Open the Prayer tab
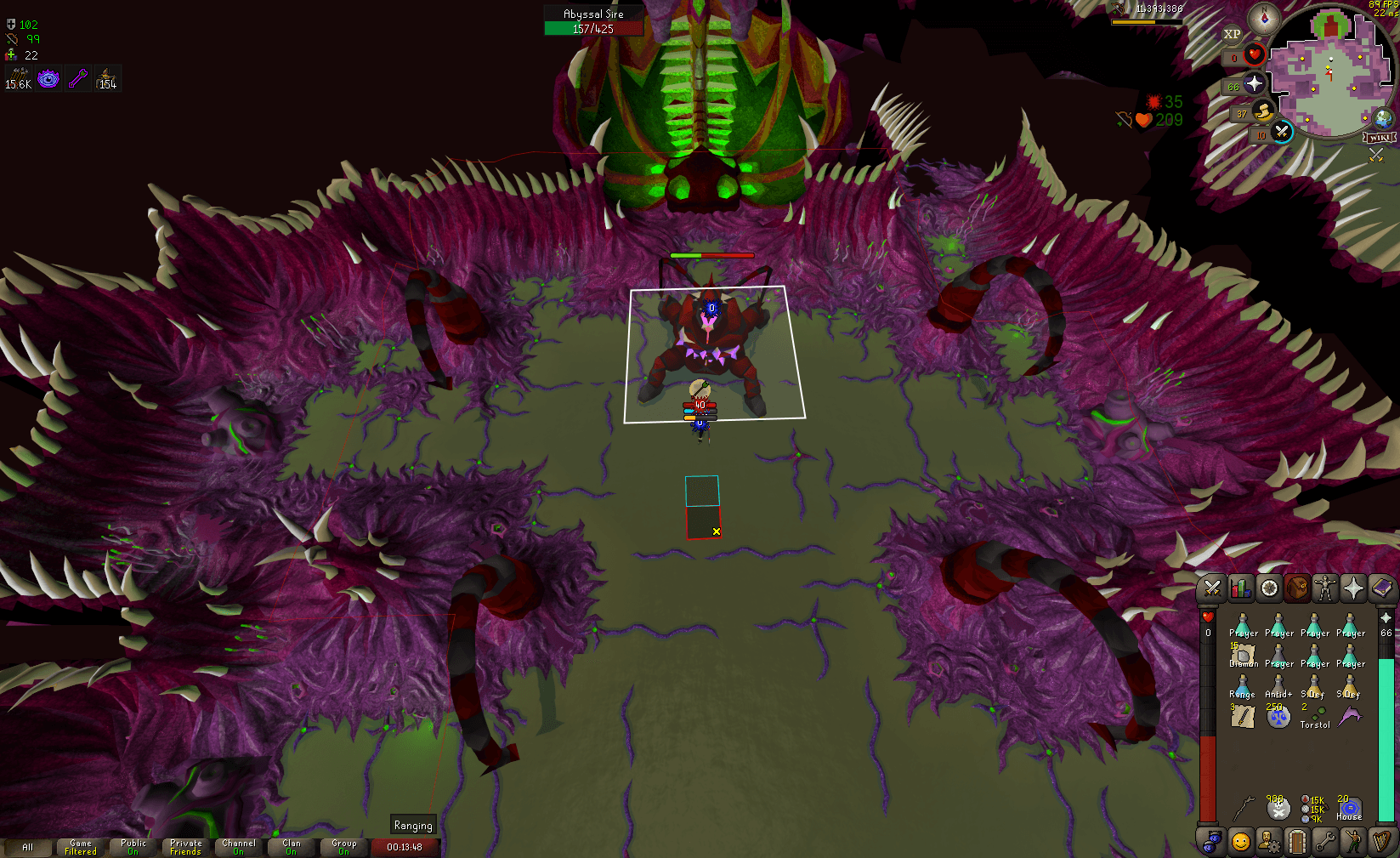Image resolution: width=1400 pixels, height=858 pixels. click(1353, 588)
